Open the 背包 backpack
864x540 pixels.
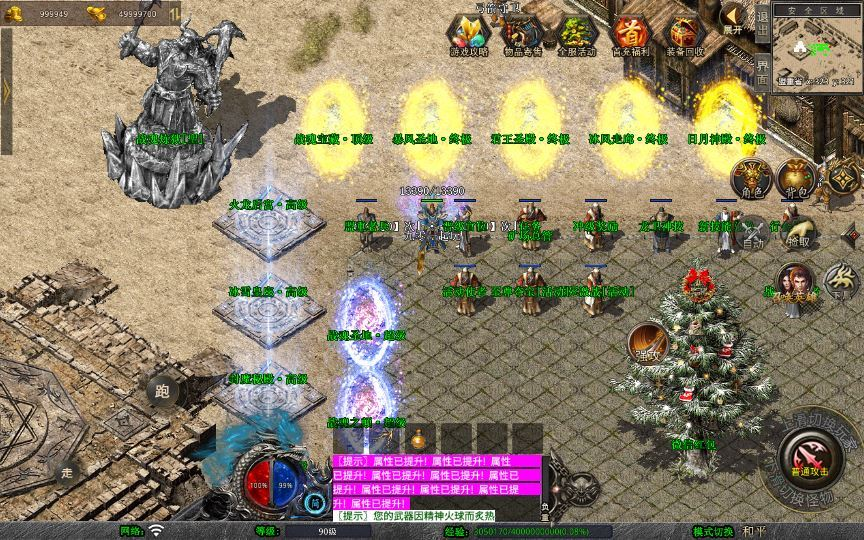798,180
